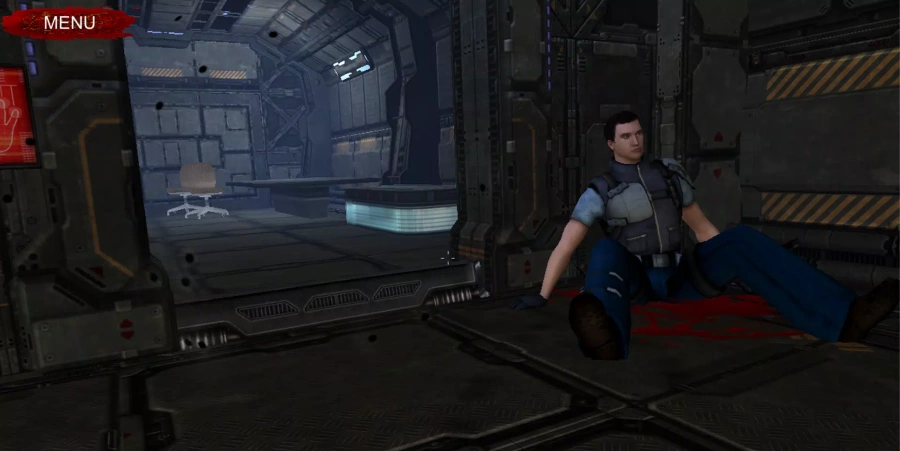Open the red MENU button

(x=69, y=22)
